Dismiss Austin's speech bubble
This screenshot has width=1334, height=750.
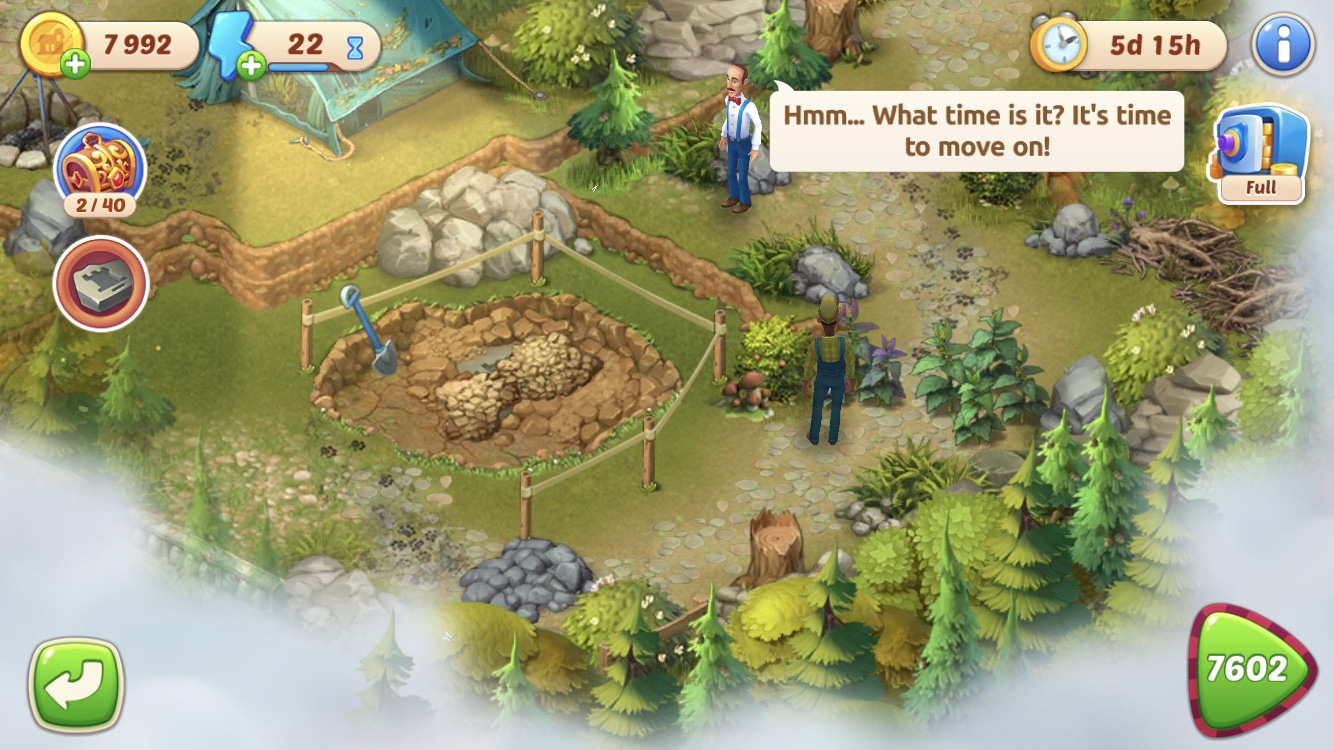point(976,131)
